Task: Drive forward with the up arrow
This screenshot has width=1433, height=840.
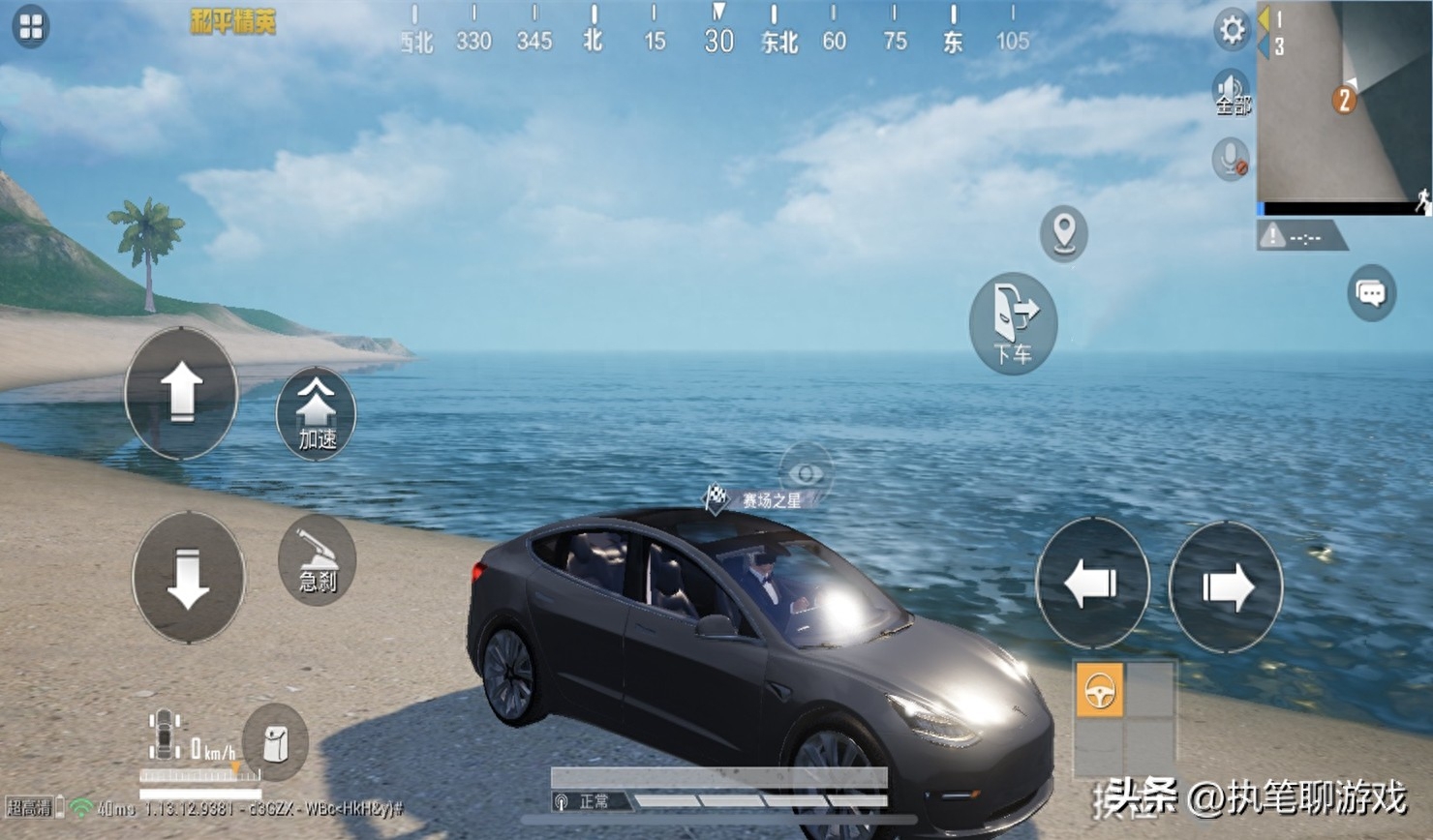Action: pos(181,393)
